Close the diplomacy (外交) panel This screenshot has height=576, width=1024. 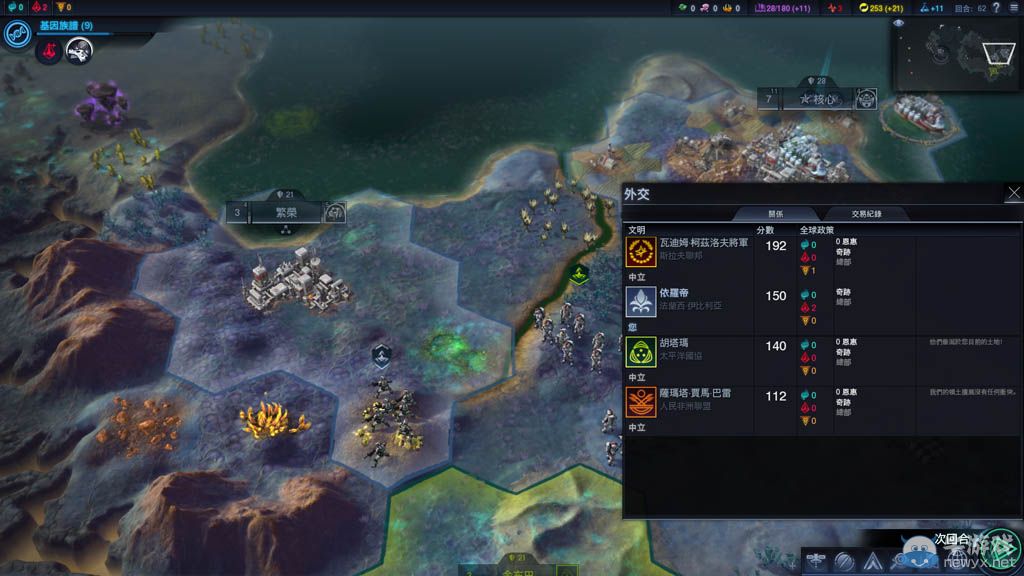pyautogui.click(x=1014, y=193)
